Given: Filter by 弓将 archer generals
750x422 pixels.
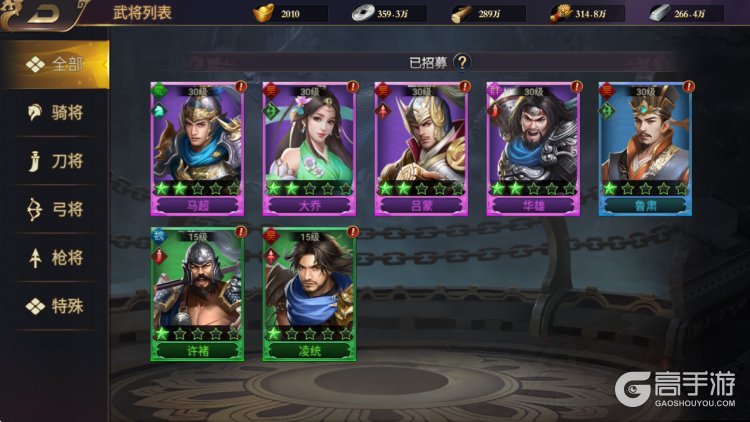Looking at the screenshot, I should (55, 210).
